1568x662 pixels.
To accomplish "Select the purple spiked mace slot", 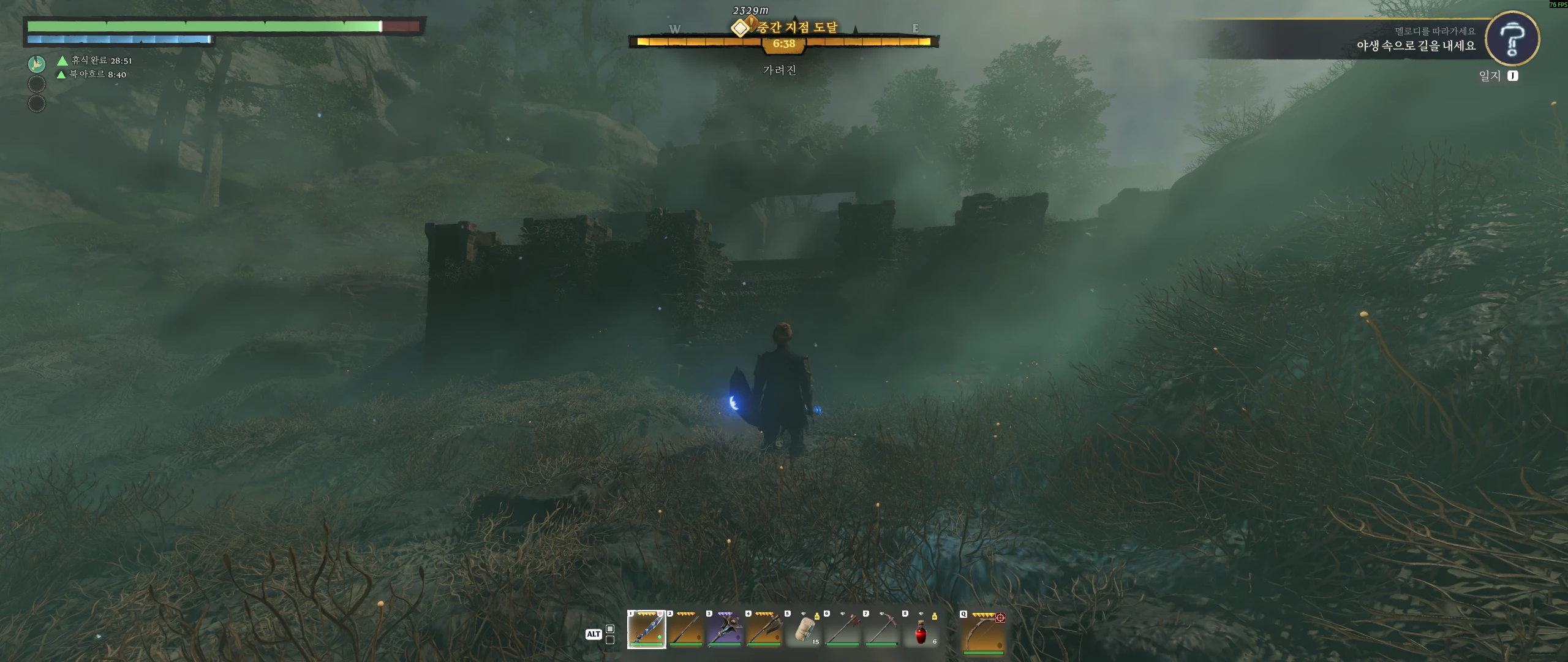I will coord(725,629).
